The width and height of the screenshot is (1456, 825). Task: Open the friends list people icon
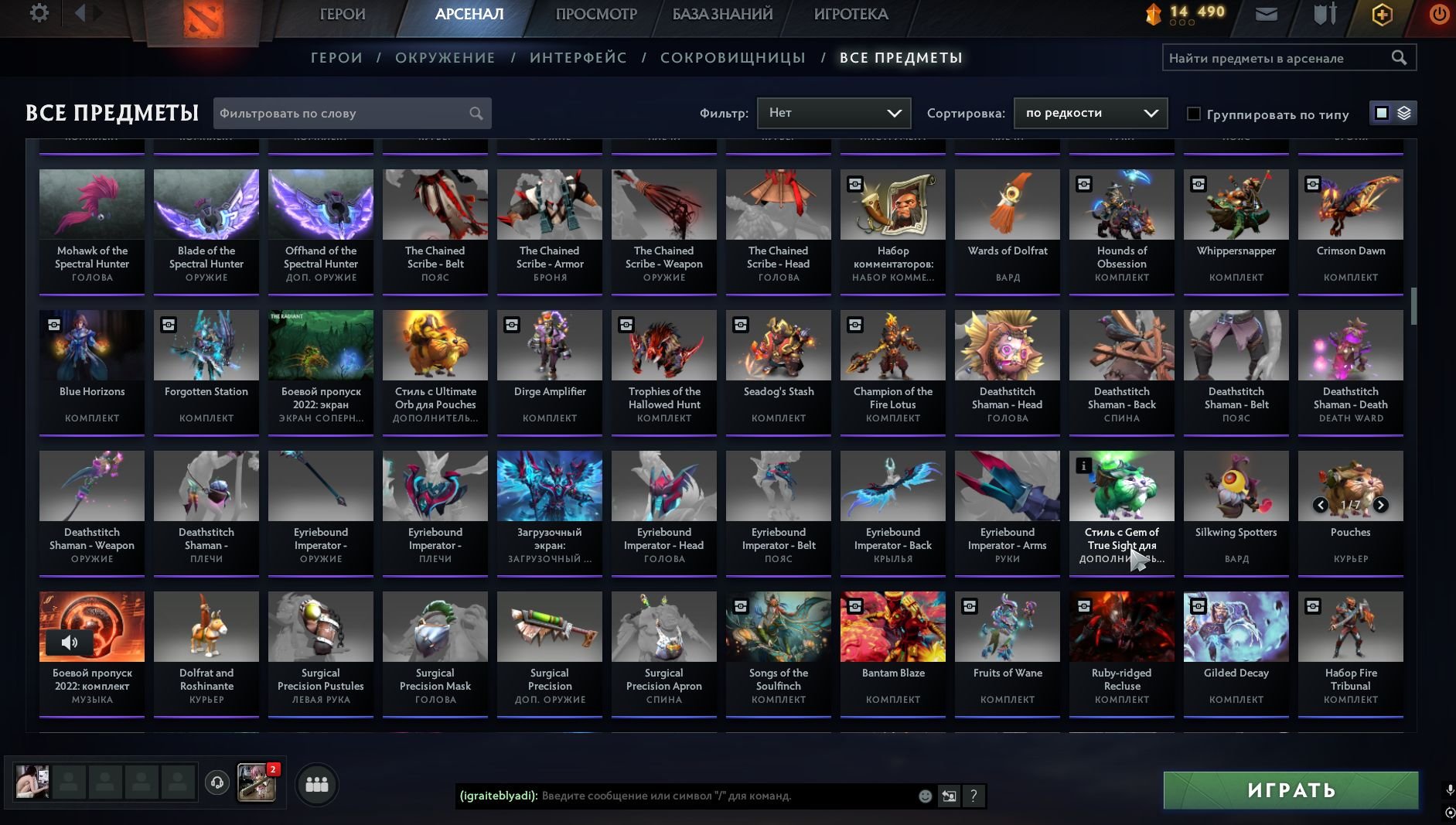(315, 784)
